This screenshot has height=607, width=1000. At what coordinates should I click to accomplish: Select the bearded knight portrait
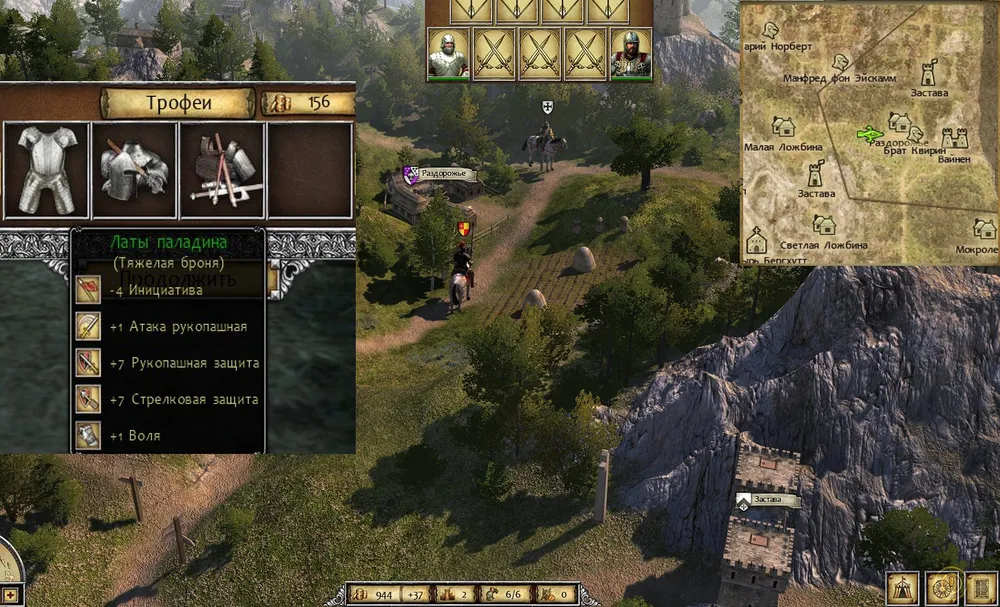click(630, 53)
